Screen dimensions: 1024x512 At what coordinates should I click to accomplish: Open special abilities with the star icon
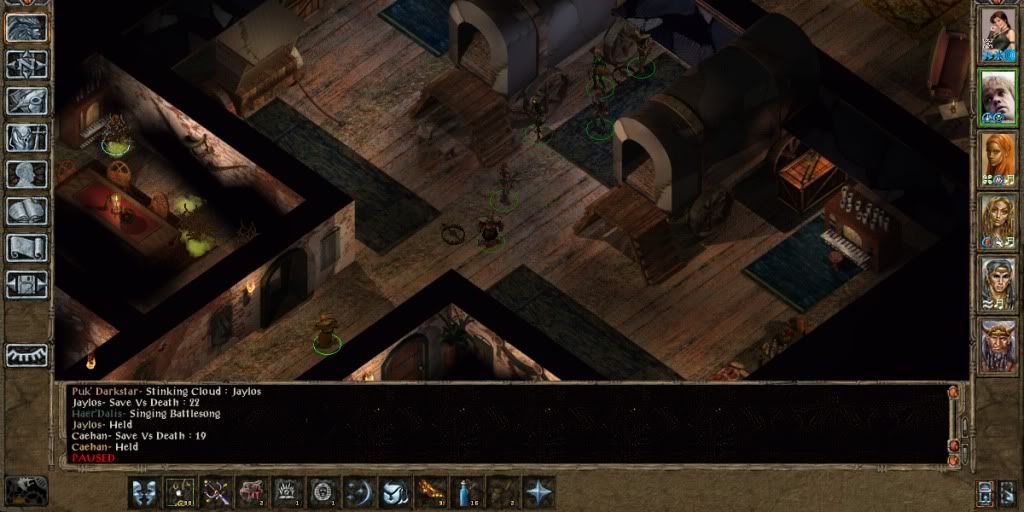click(x=539, y=492)
